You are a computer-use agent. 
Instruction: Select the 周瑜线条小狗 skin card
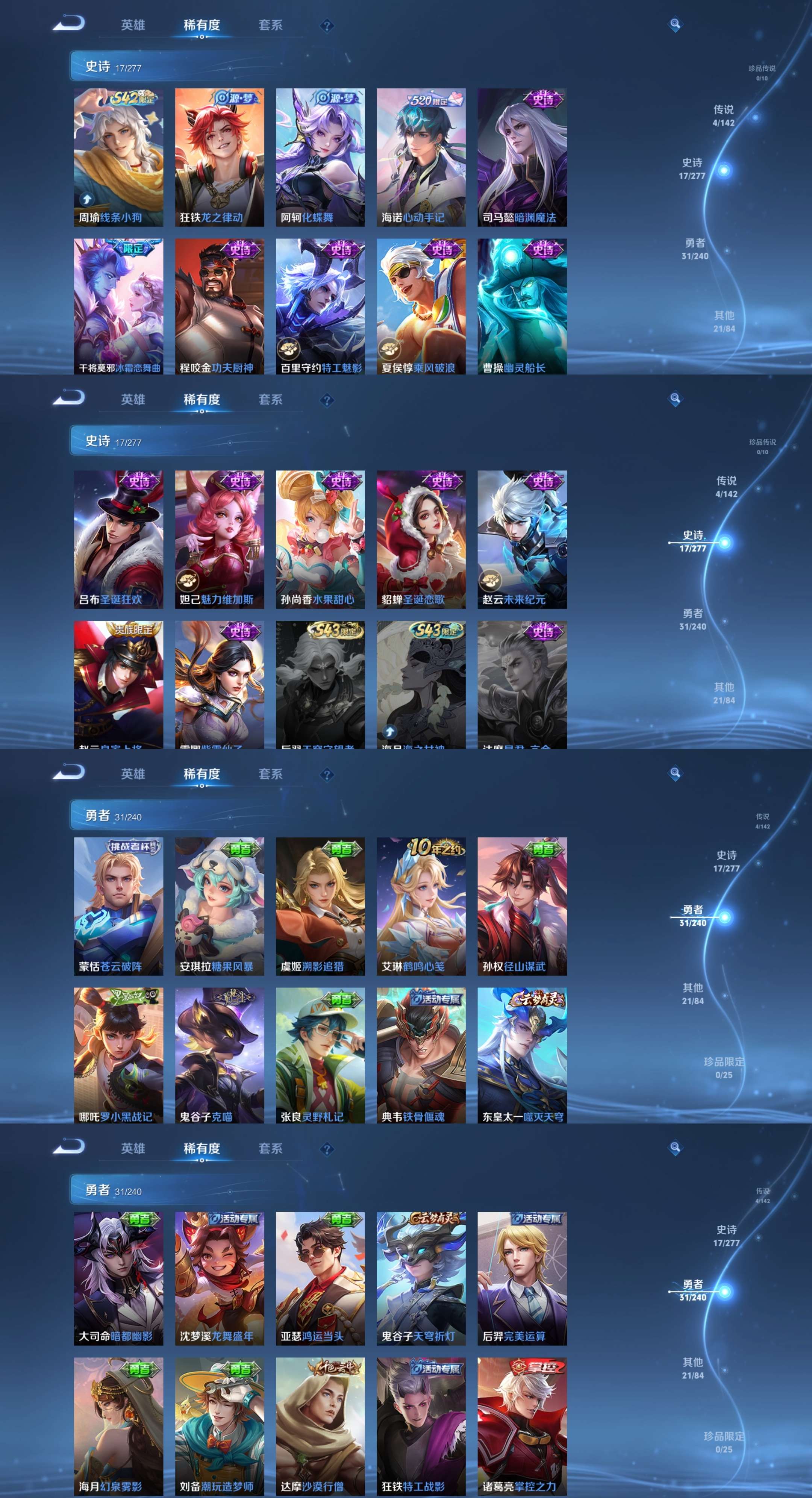(118, 157)
